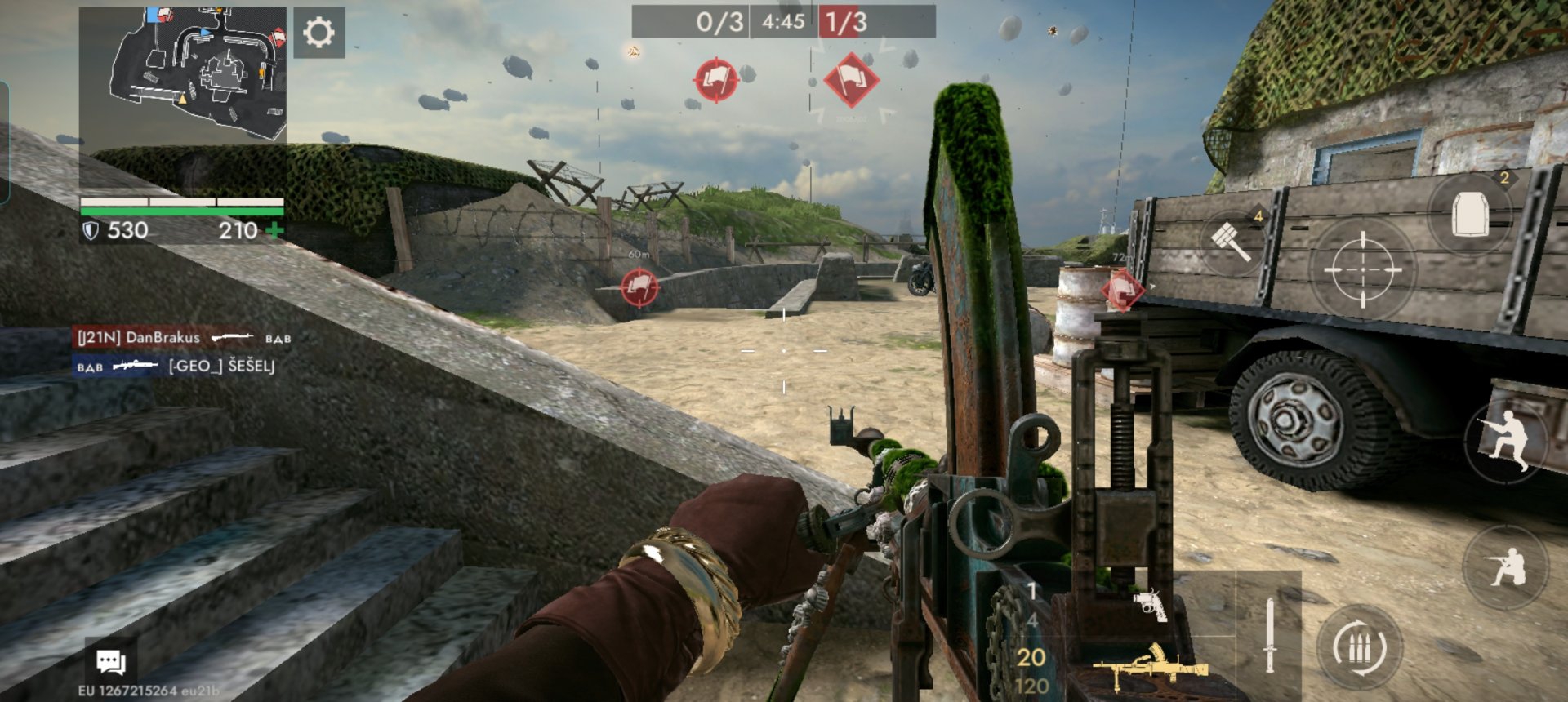Image resolution: width=1568 pixels, height=702 pixels.
Task: Use the hammer tool button
Action: [1232, 241]
